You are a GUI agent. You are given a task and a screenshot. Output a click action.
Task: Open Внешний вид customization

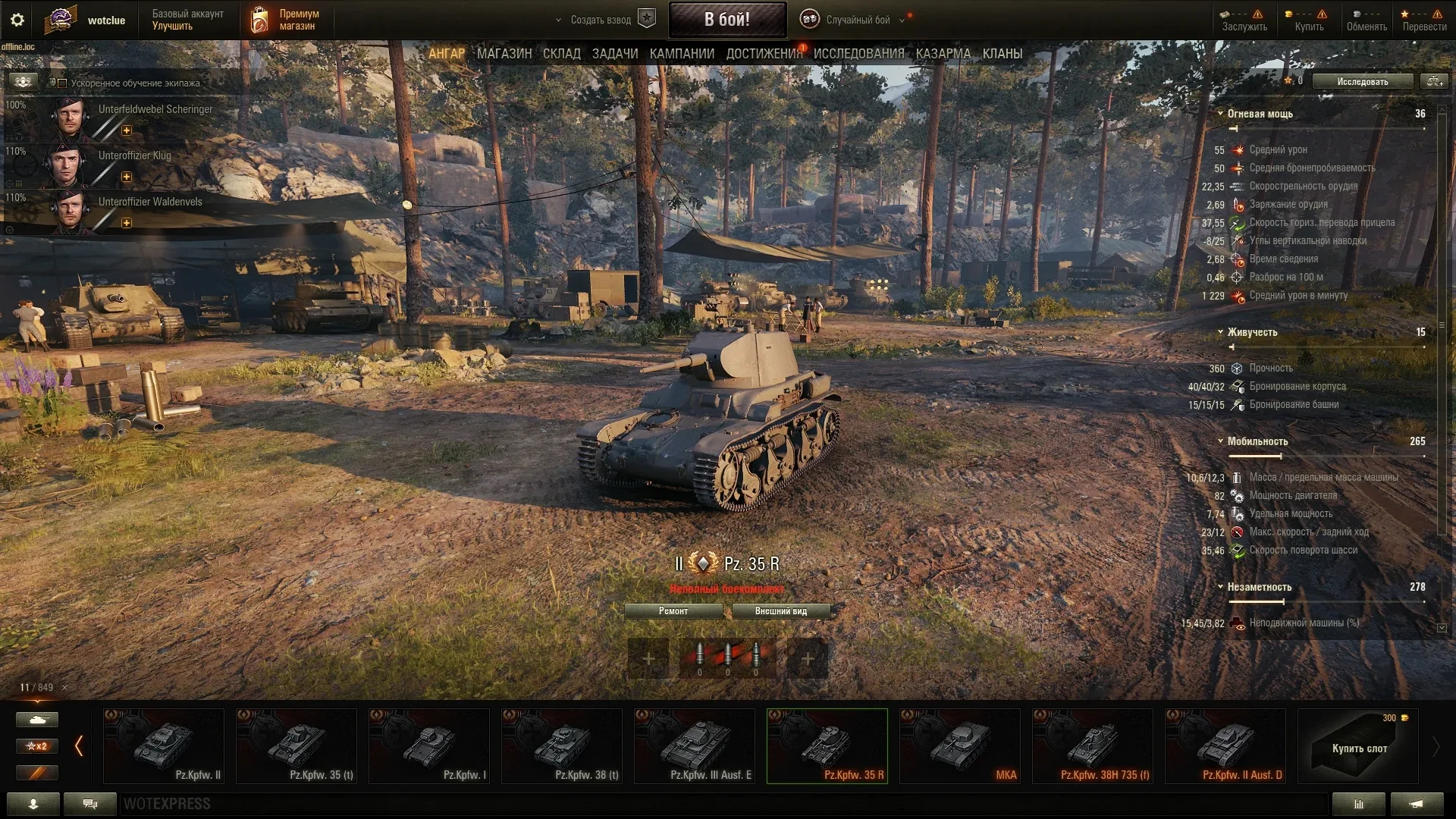point(780,611)
